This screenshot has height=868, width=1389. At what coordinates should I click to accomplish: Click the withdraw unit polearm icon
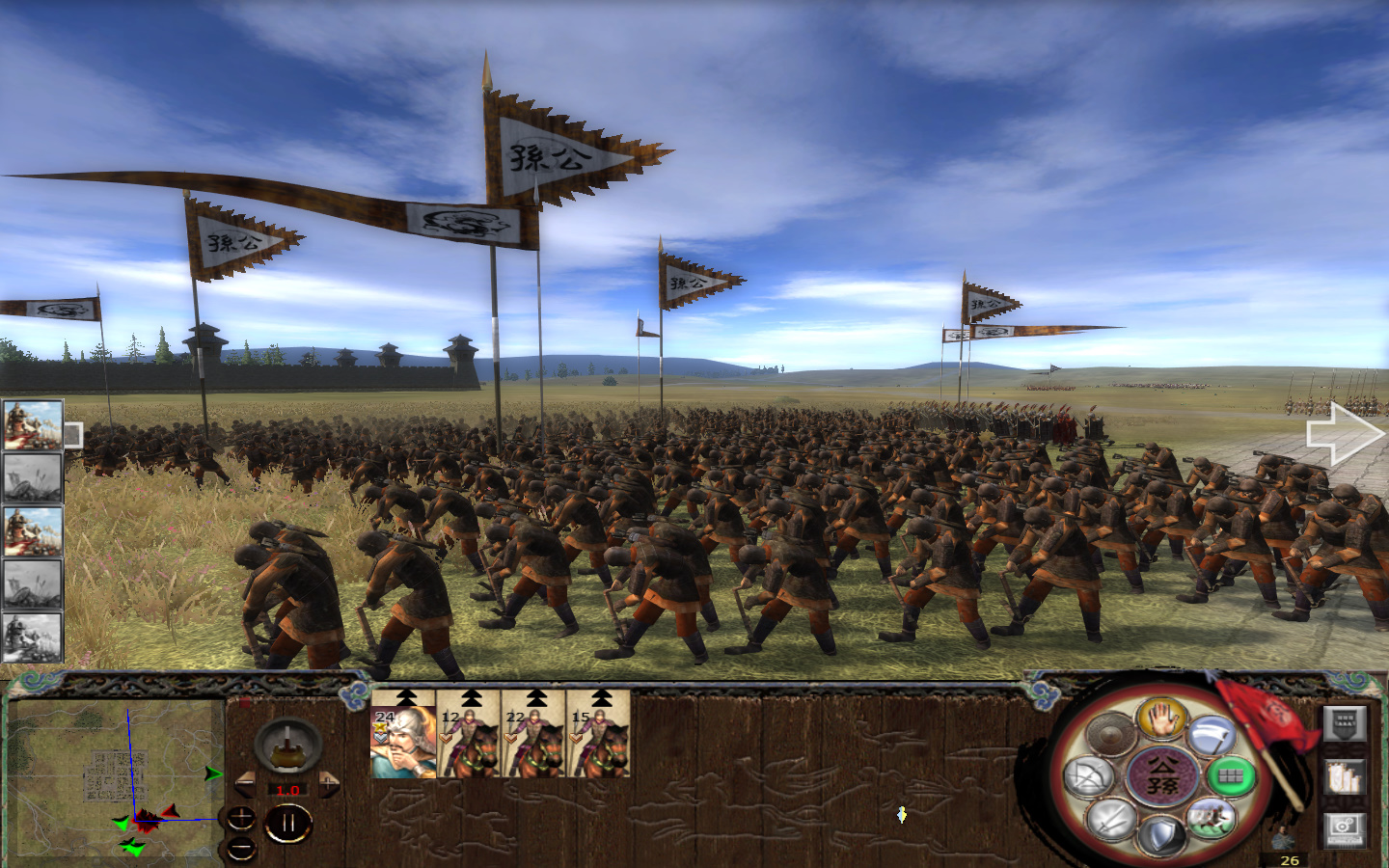tap(1212, 735)
